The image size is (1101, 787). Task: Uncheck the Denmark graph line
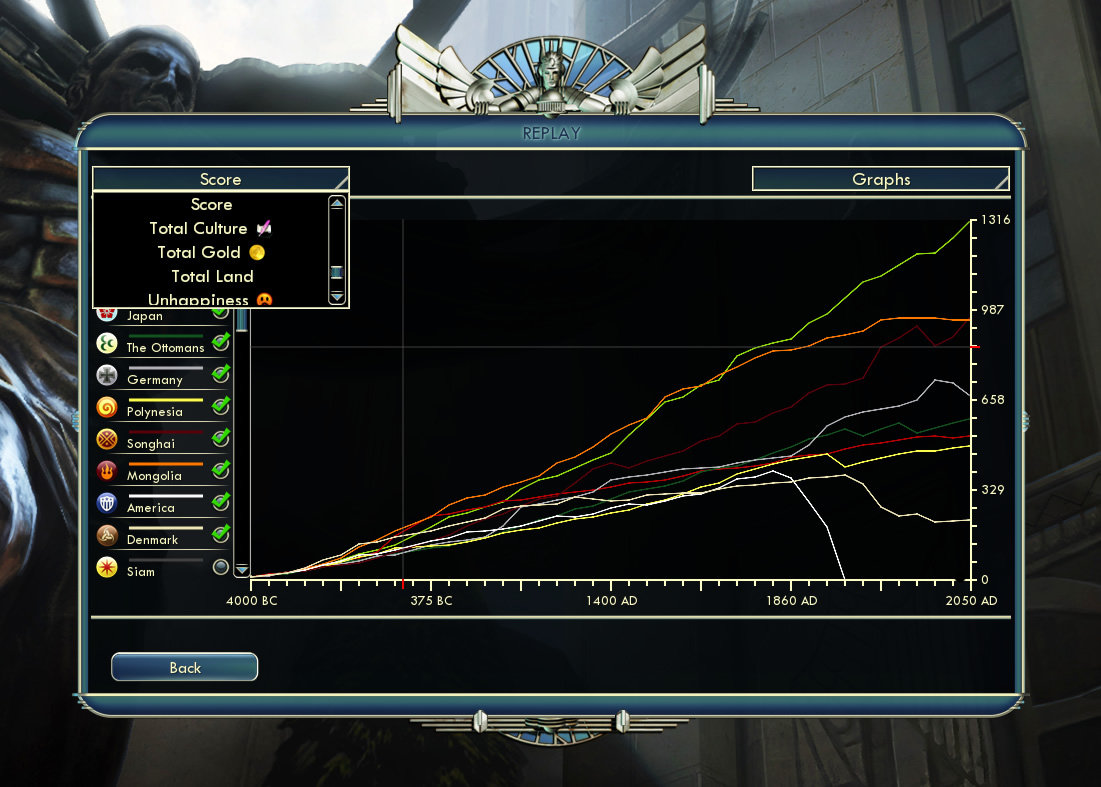tap(221, 534)
